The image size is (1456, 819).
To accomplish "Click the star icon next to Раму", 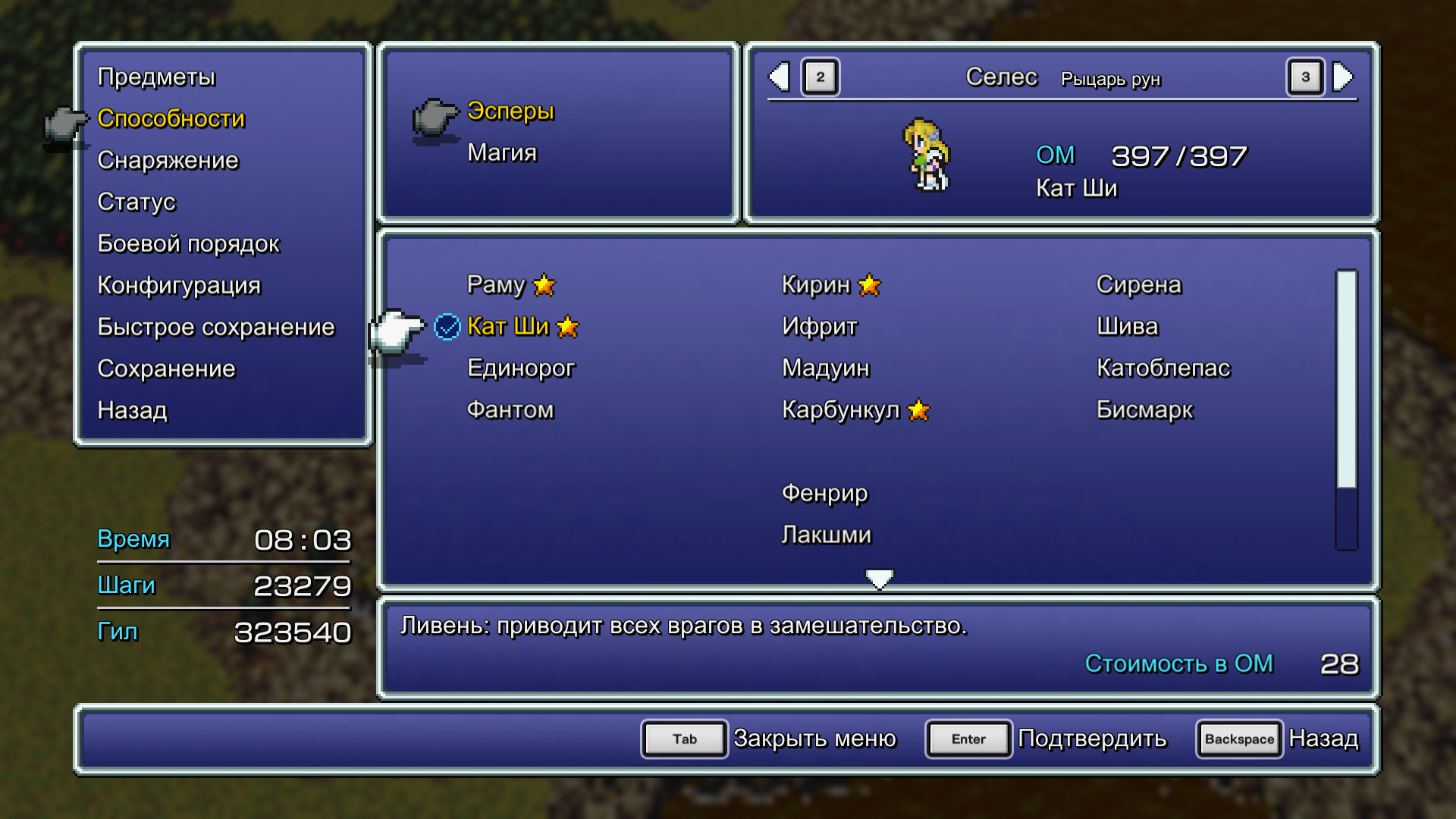I will 545,286.
